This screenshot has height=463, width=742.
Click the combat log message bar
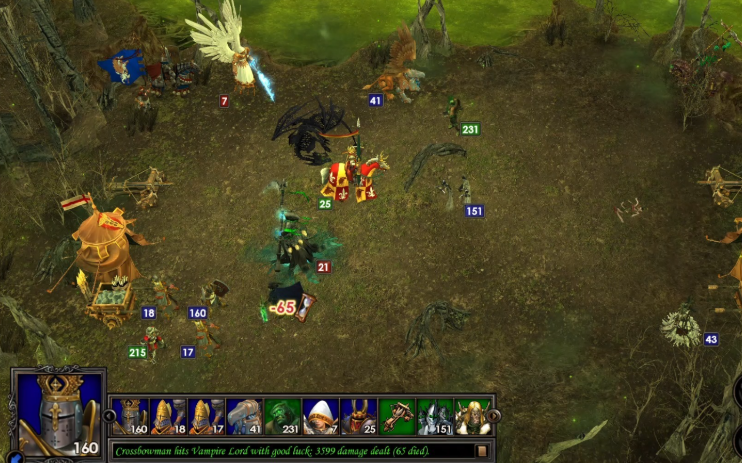point(290,451)
